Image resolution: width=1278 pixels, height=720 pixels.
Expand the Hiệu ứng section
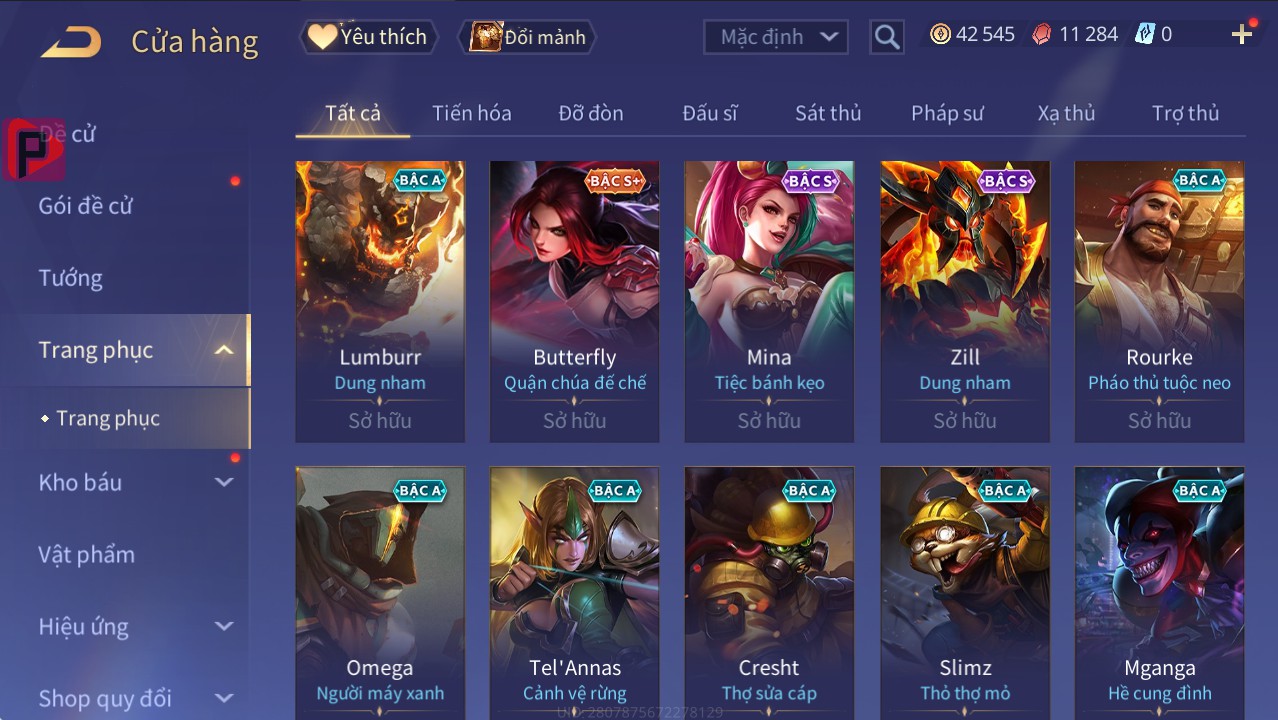[135, 627]
